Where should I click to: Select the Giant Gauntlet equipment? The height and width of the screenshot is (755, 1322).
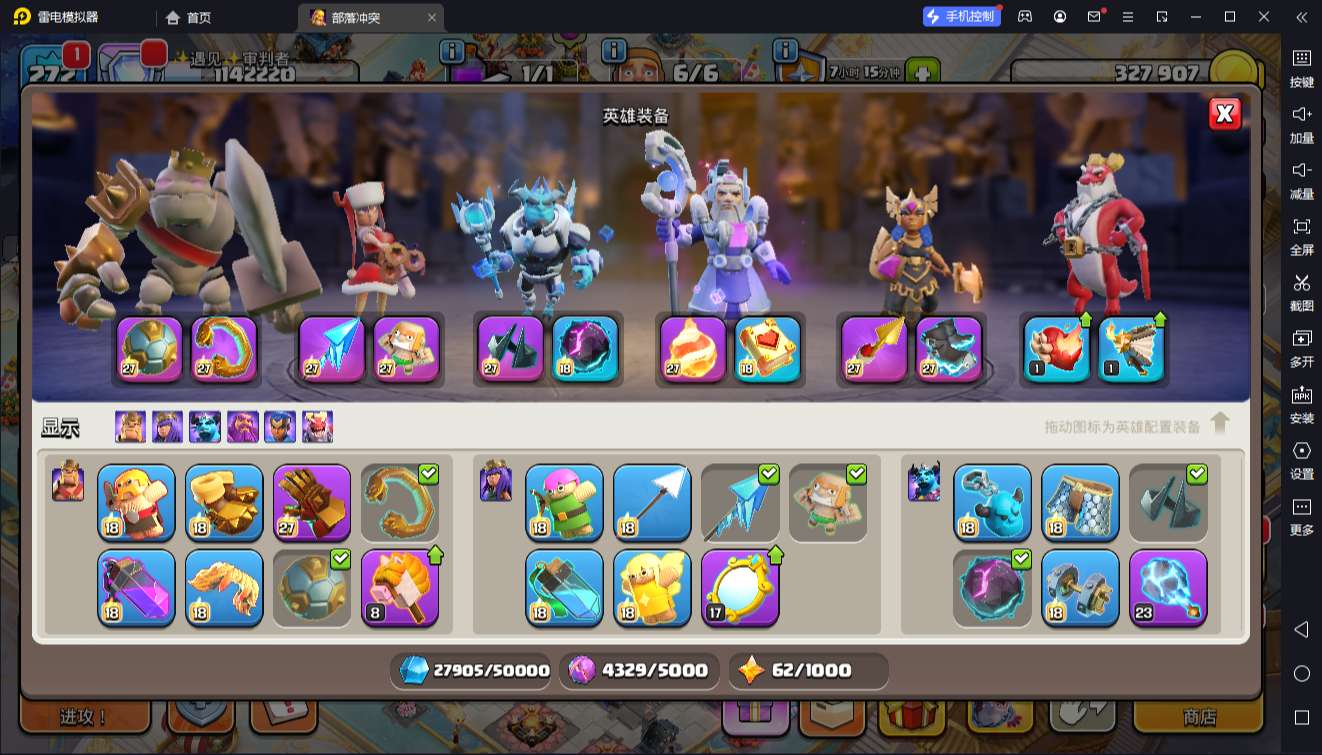(312, 503)
